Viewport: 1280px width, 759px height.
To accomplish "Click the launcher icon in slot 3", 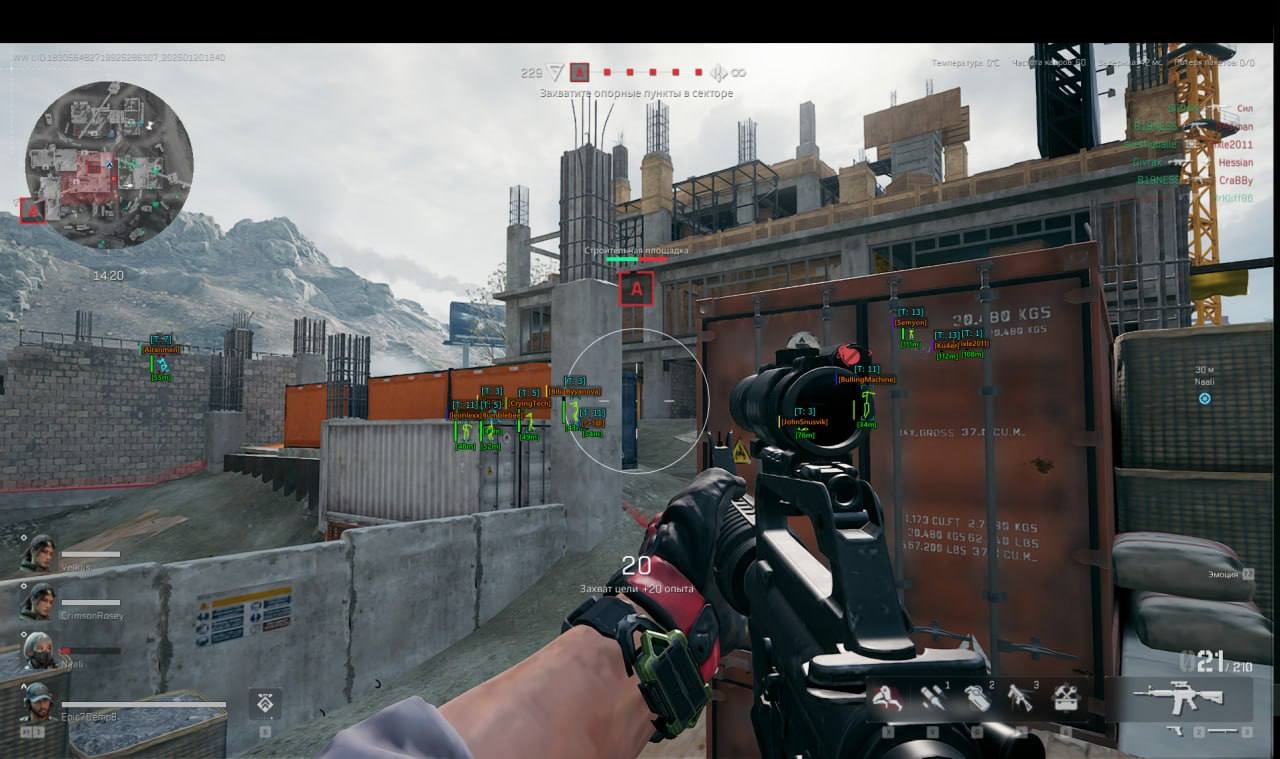I will click(1019, 700).
